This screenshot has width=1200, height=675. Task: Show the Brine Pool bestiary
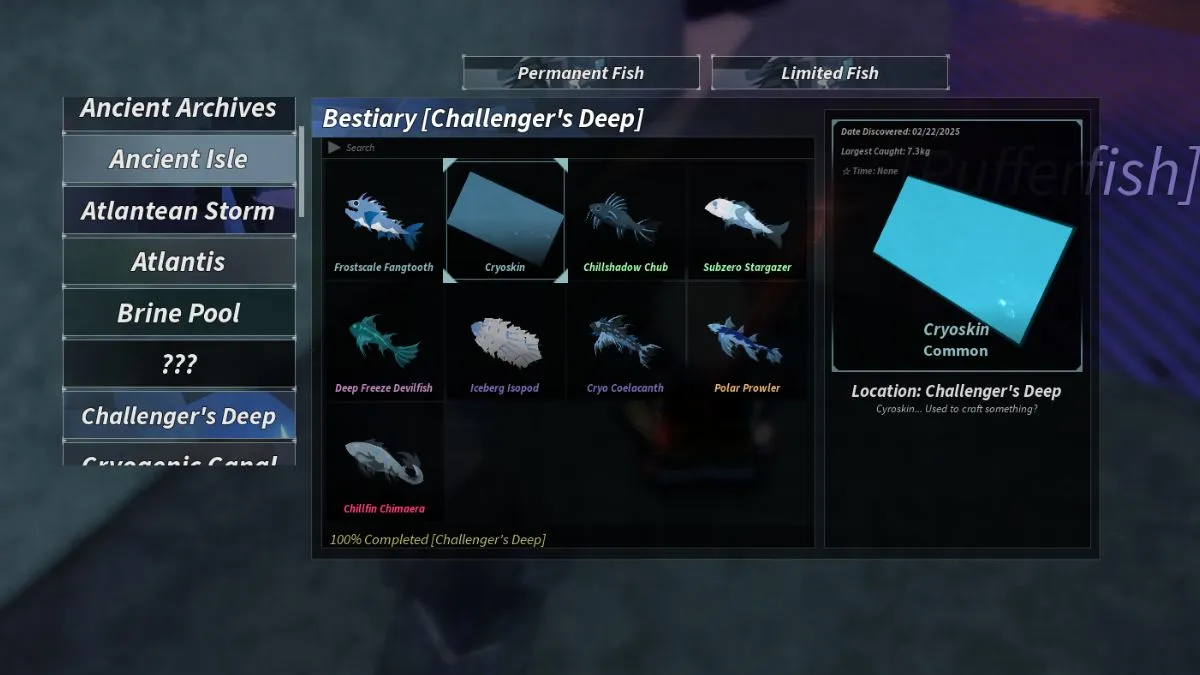coord(179,313)
